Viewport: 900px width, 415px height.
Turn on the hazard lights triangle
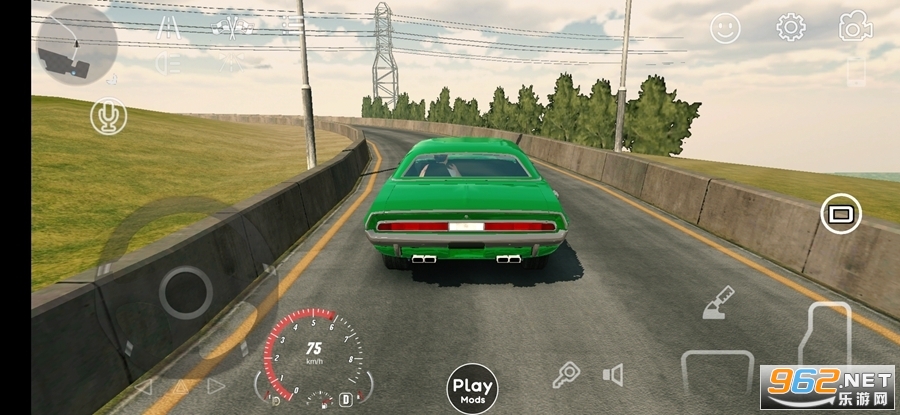(180, 386)
